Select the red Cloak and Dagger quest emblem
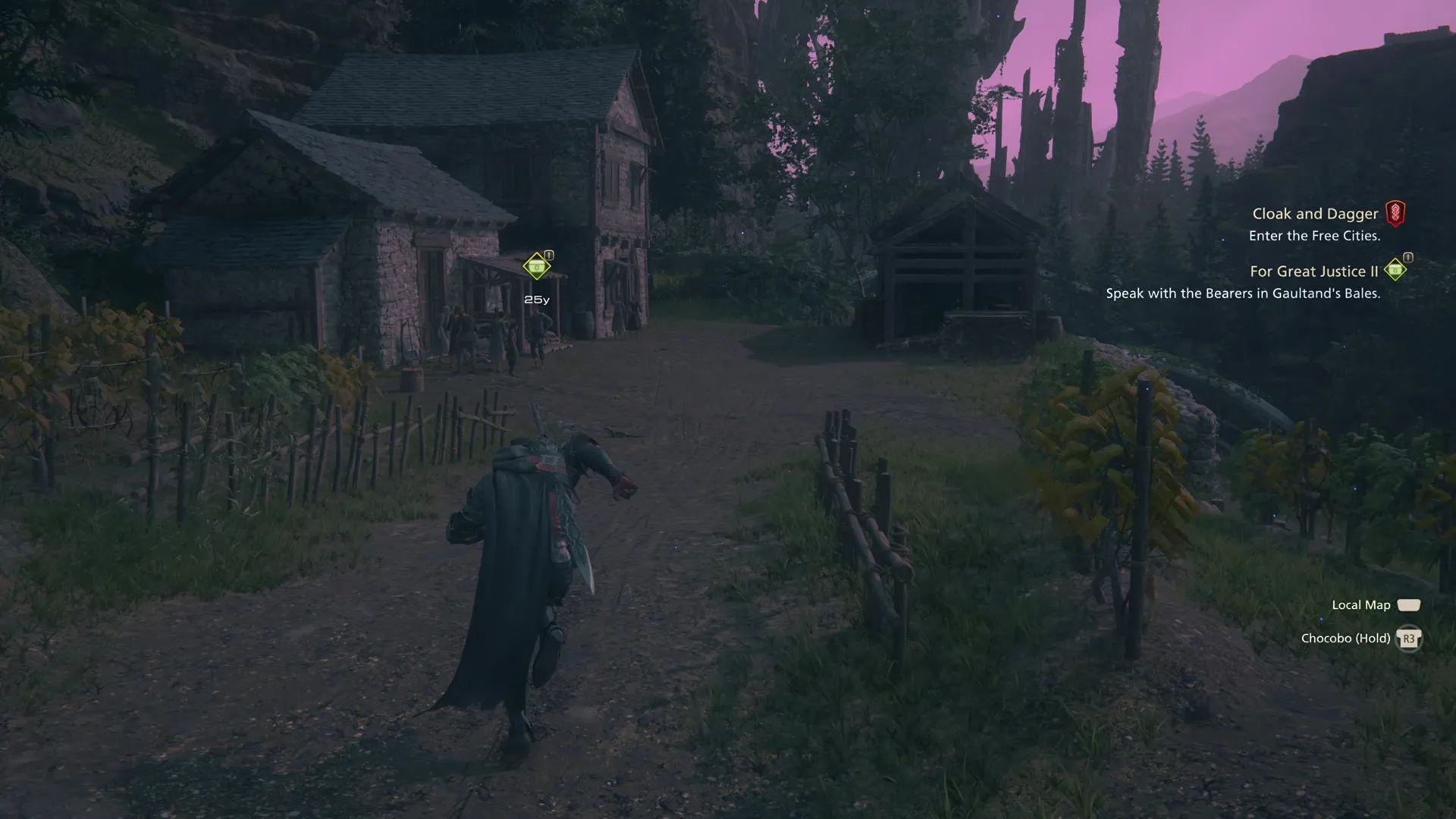This screenshot has width=1456, height=819. coord(1395,214)
